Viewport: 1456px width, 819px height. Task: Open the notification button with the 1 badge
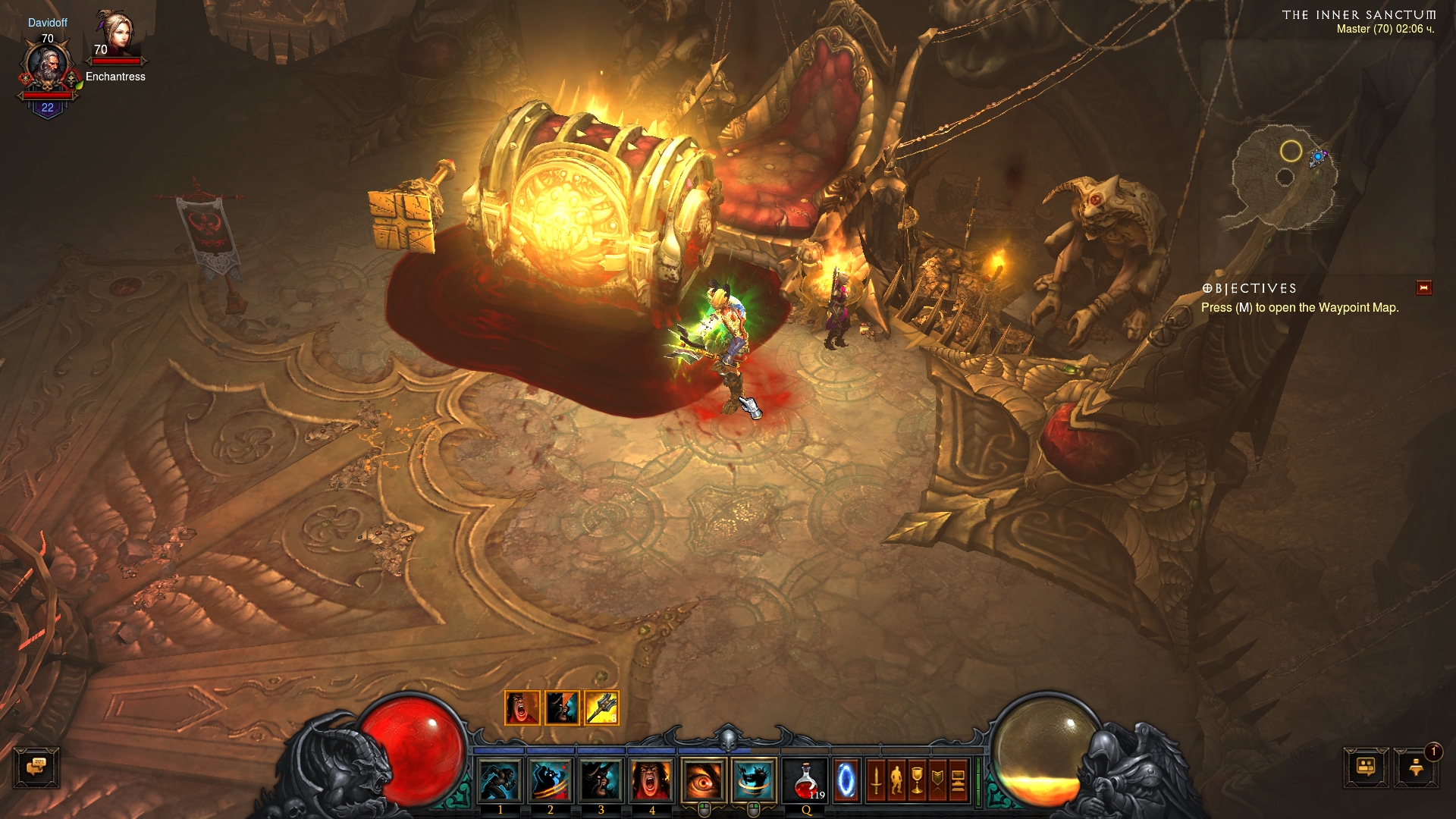pyautogui.click(x=1416, y=767)
